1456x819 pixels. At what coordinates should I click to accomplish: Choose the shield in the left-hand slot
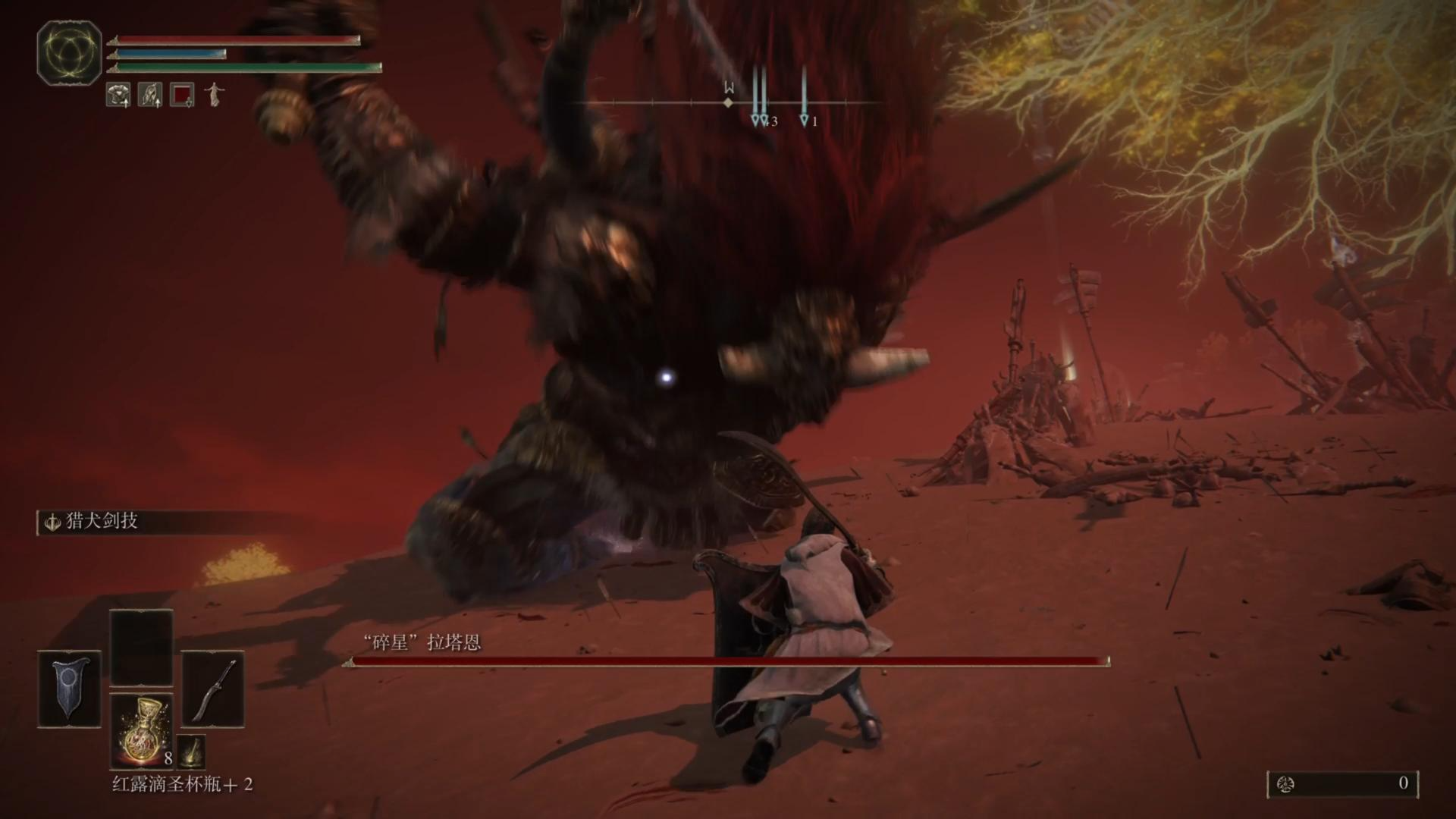[x=69, y=688]
